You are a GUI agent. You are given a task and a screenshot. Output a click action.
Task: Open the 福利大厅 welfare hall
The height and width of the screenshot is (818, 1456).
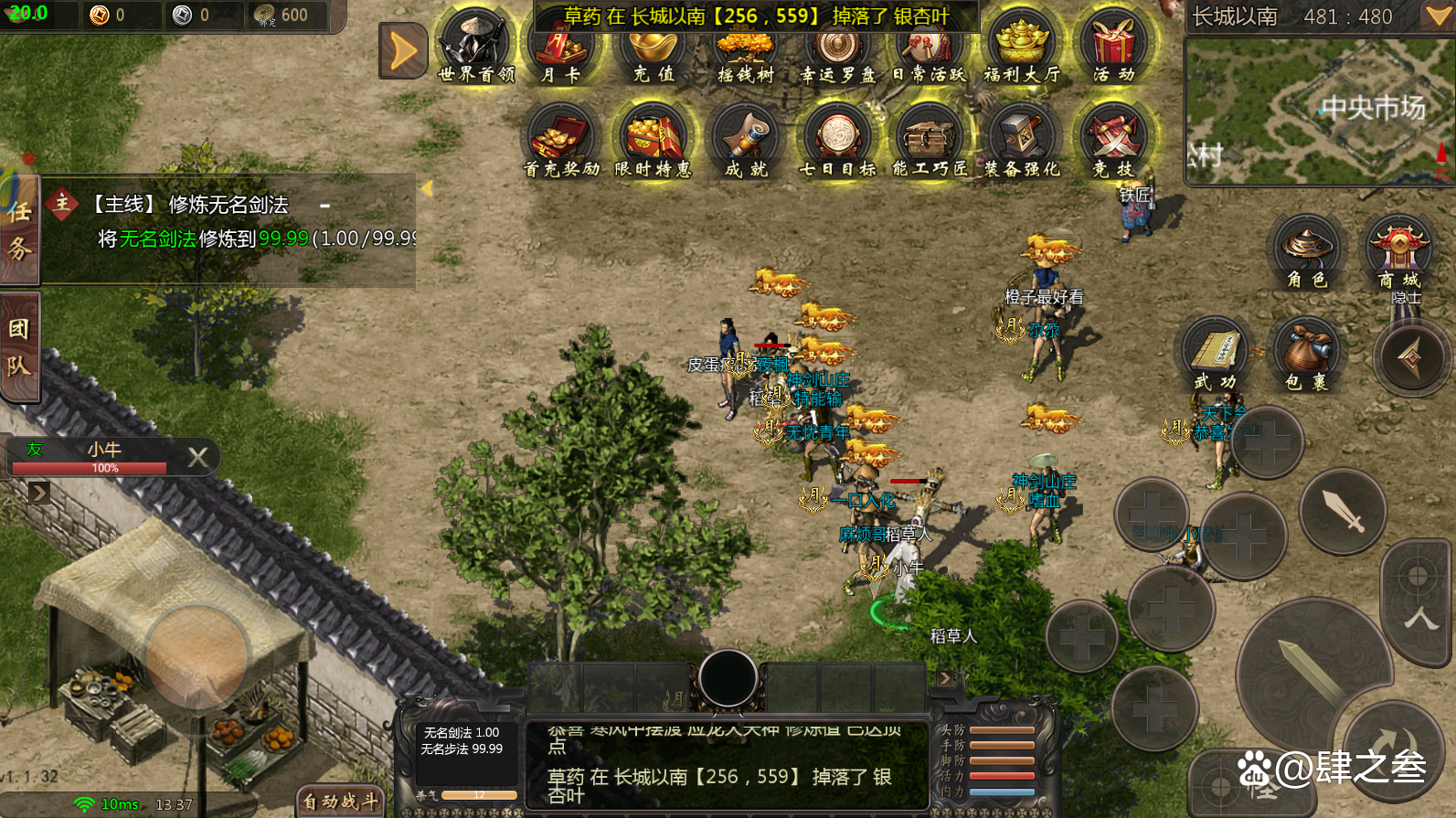1021,48
